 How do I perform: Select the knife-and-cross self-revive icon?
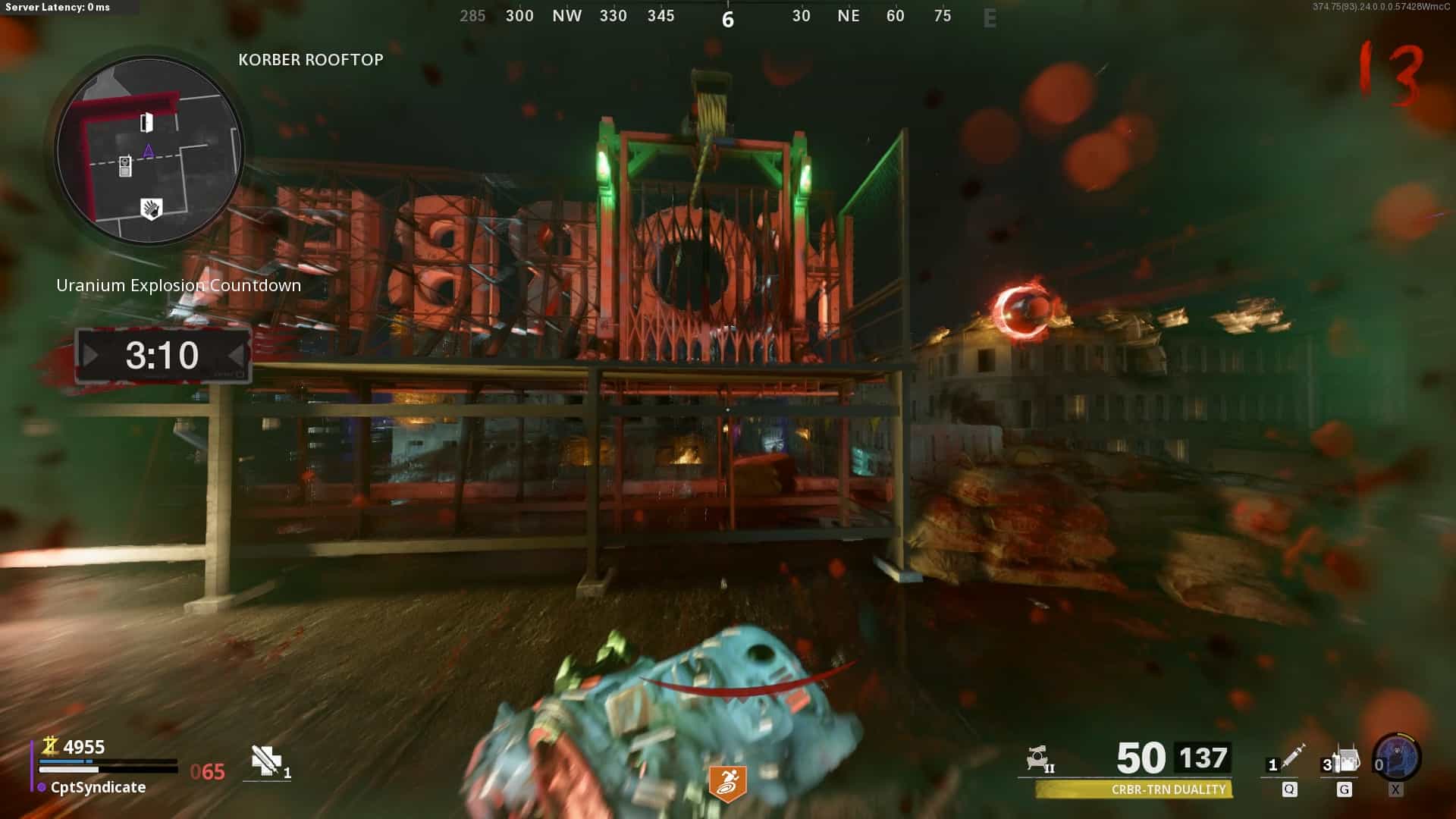tap(267, 761)
